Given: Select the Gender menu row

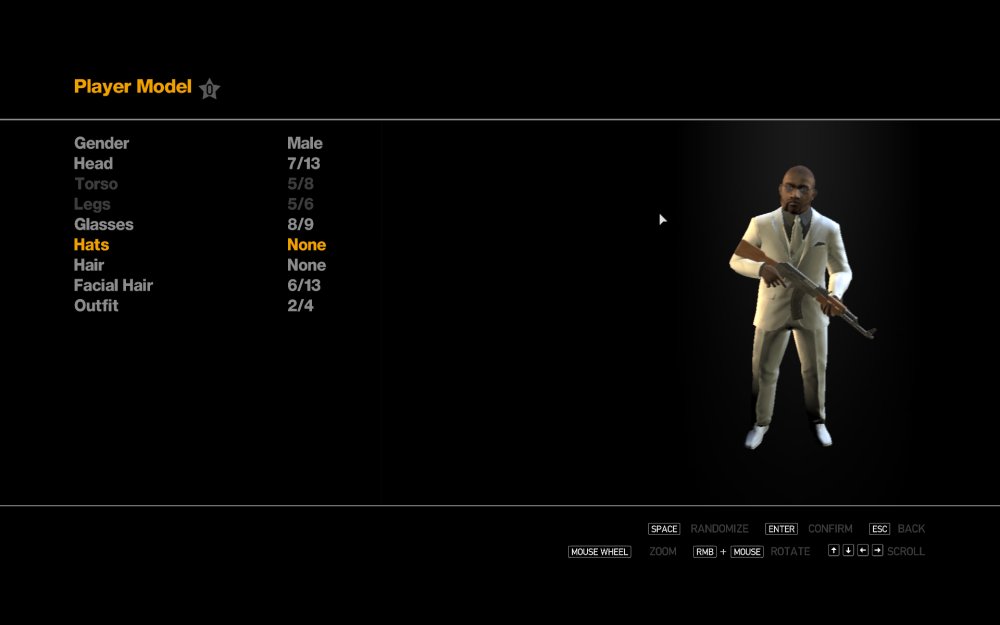Looking at the screenshot, I should tap(102, 143).
